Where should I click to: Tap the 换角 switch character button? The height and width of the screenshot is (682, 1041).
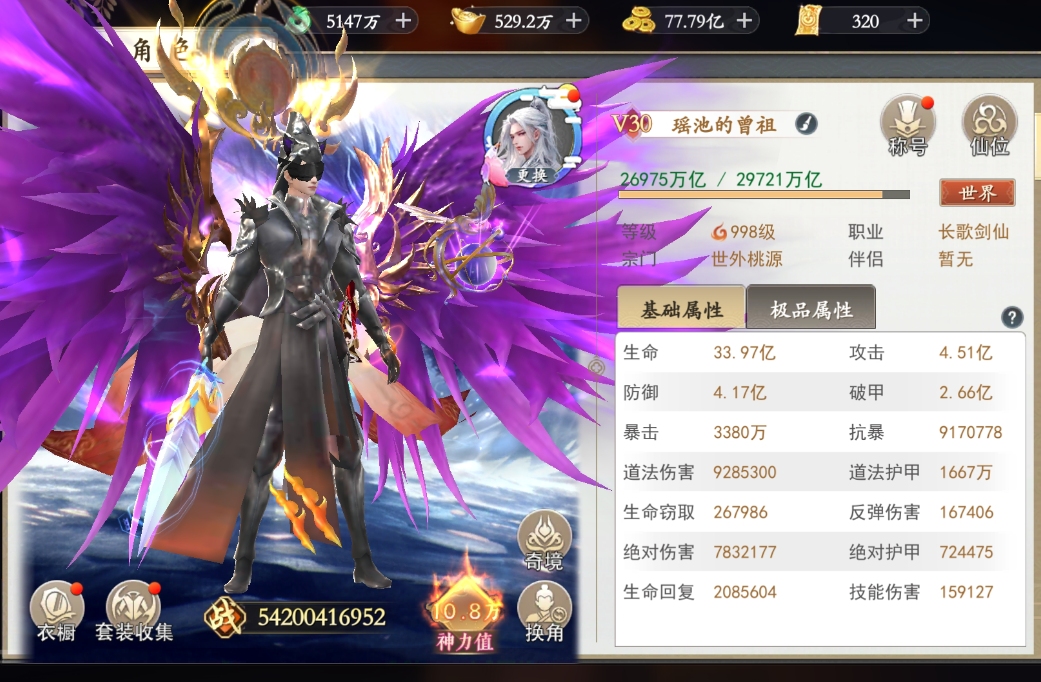544,612
